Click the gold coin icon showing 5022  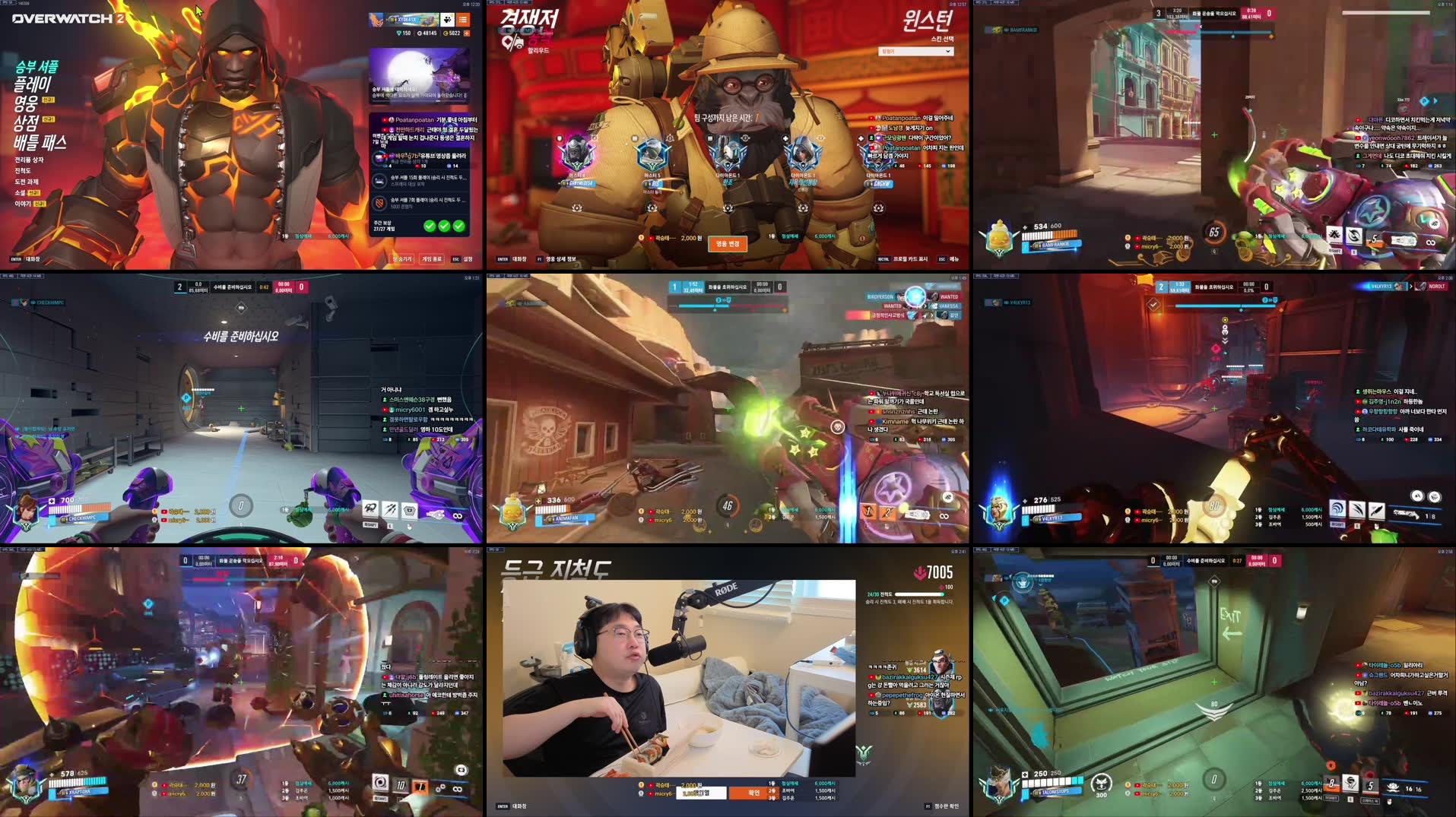click(446, 34)
